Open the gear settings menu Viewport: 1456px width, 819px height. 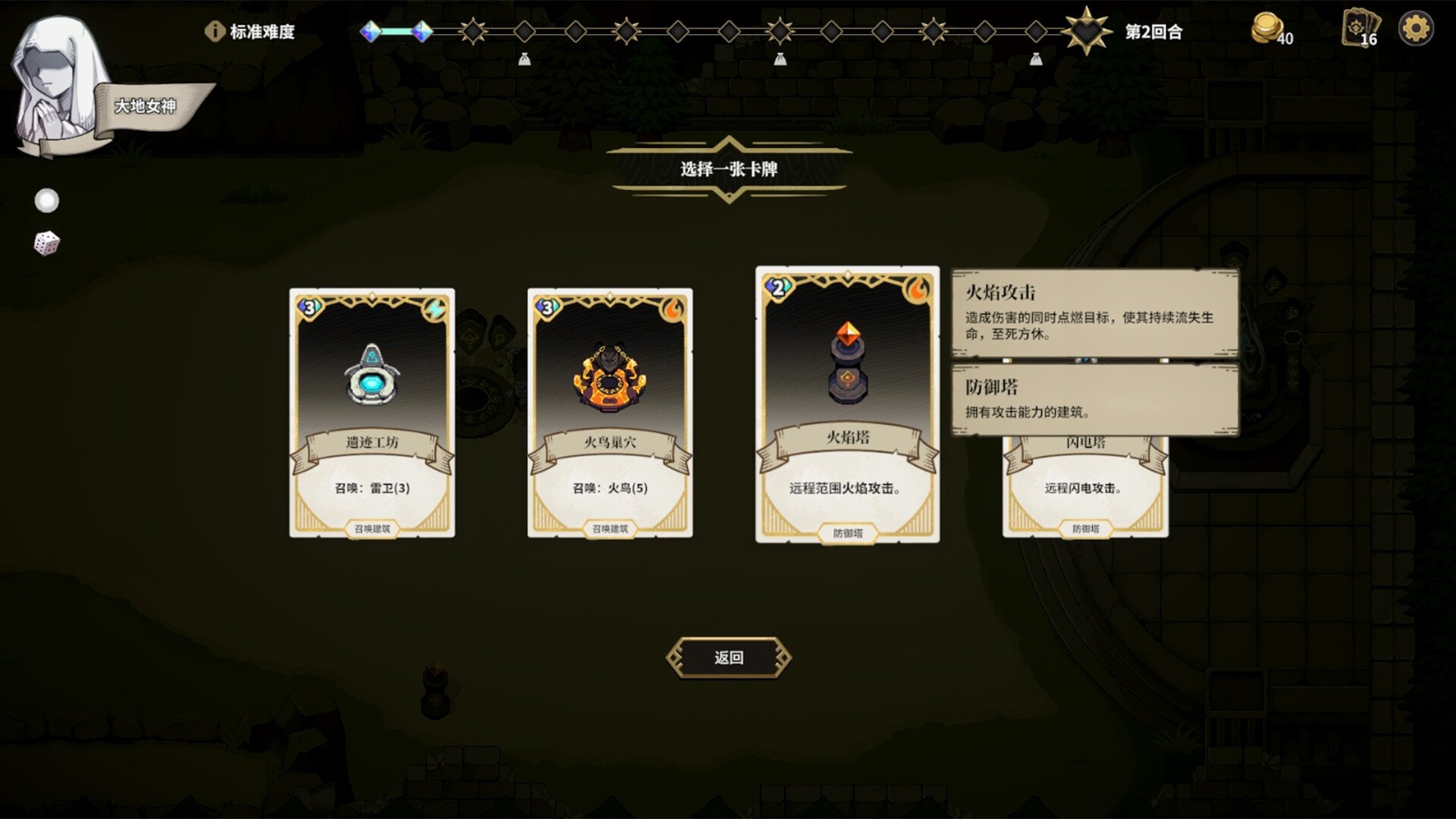(1415, 30)
